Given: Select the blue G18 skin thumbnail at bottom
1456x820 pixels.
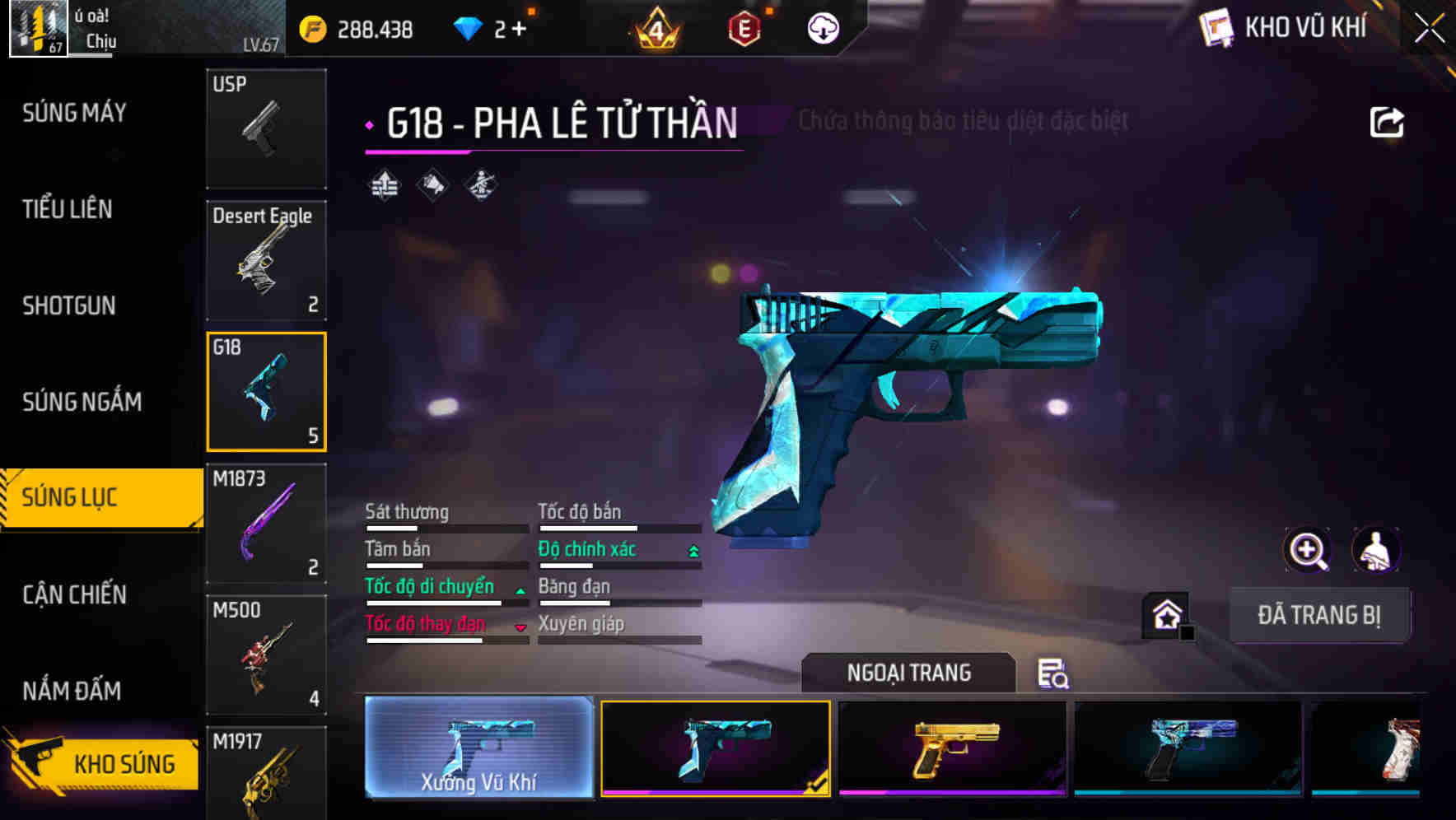Looking at the screenshot, I should click(716, 749).
